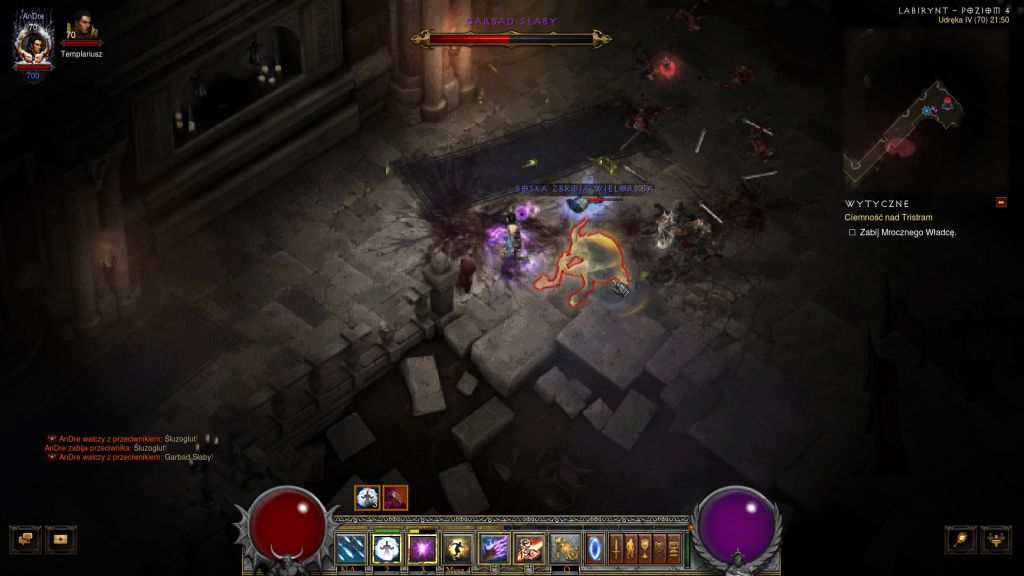Open the skills menu sword button
The height and width of the screenshot is (576, 1024).
[x=617, y=548]
